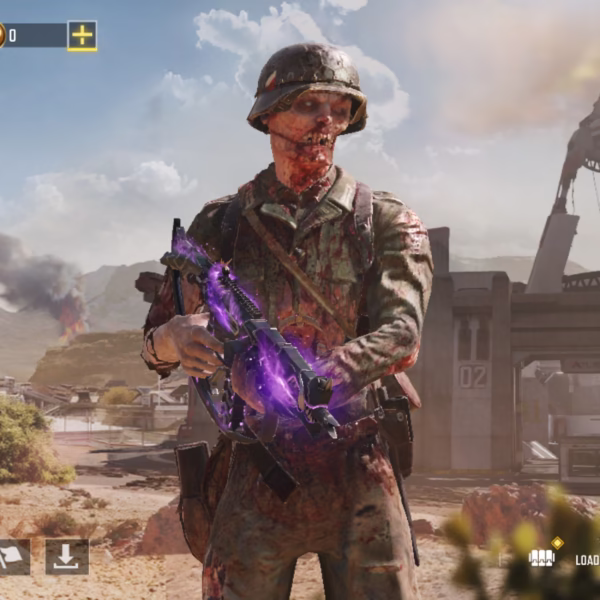Open the download icon button
600x600 pixels.
click(67, 557)
